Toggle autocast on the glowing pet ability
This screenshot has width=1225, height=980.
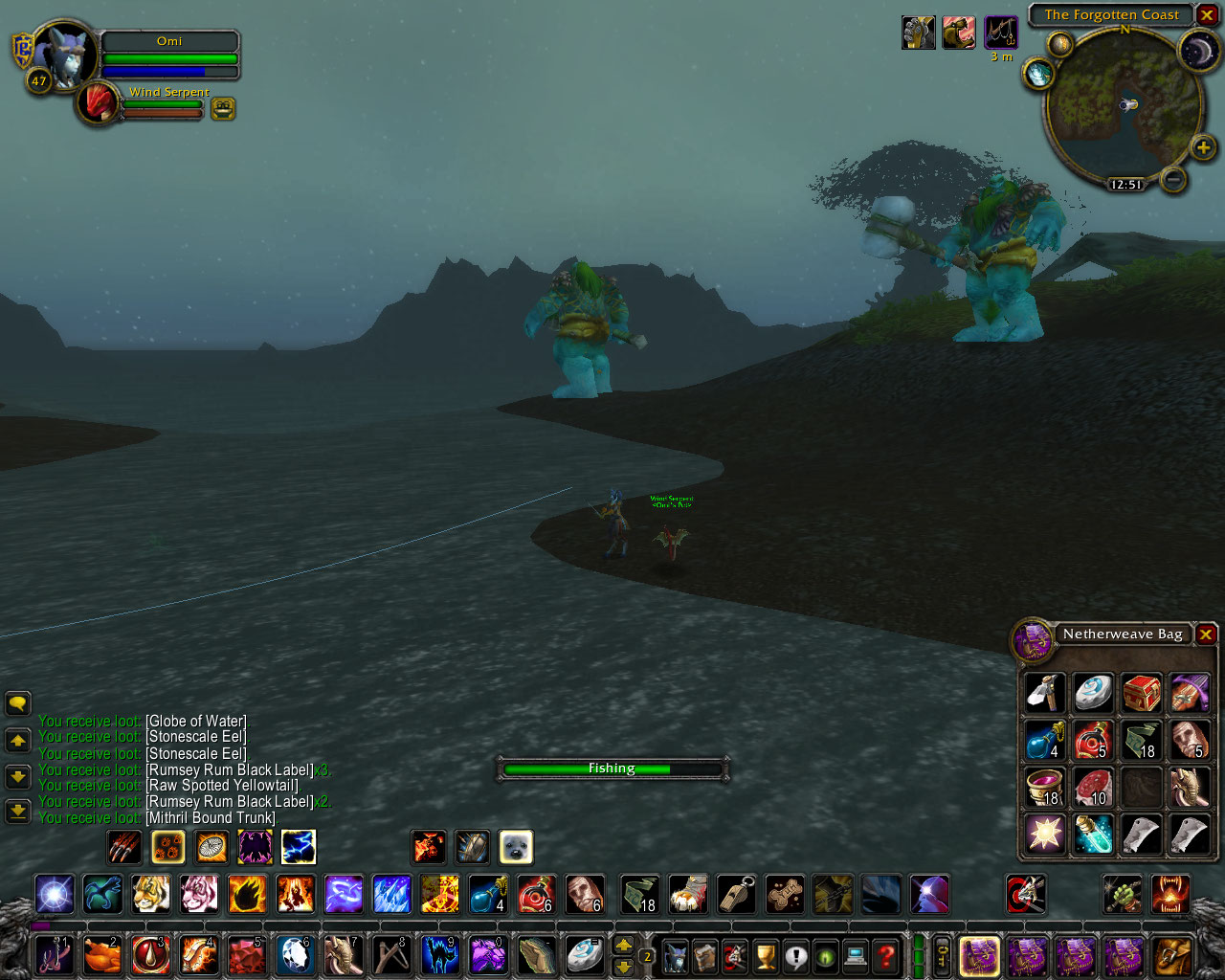(x=168, y=847)
